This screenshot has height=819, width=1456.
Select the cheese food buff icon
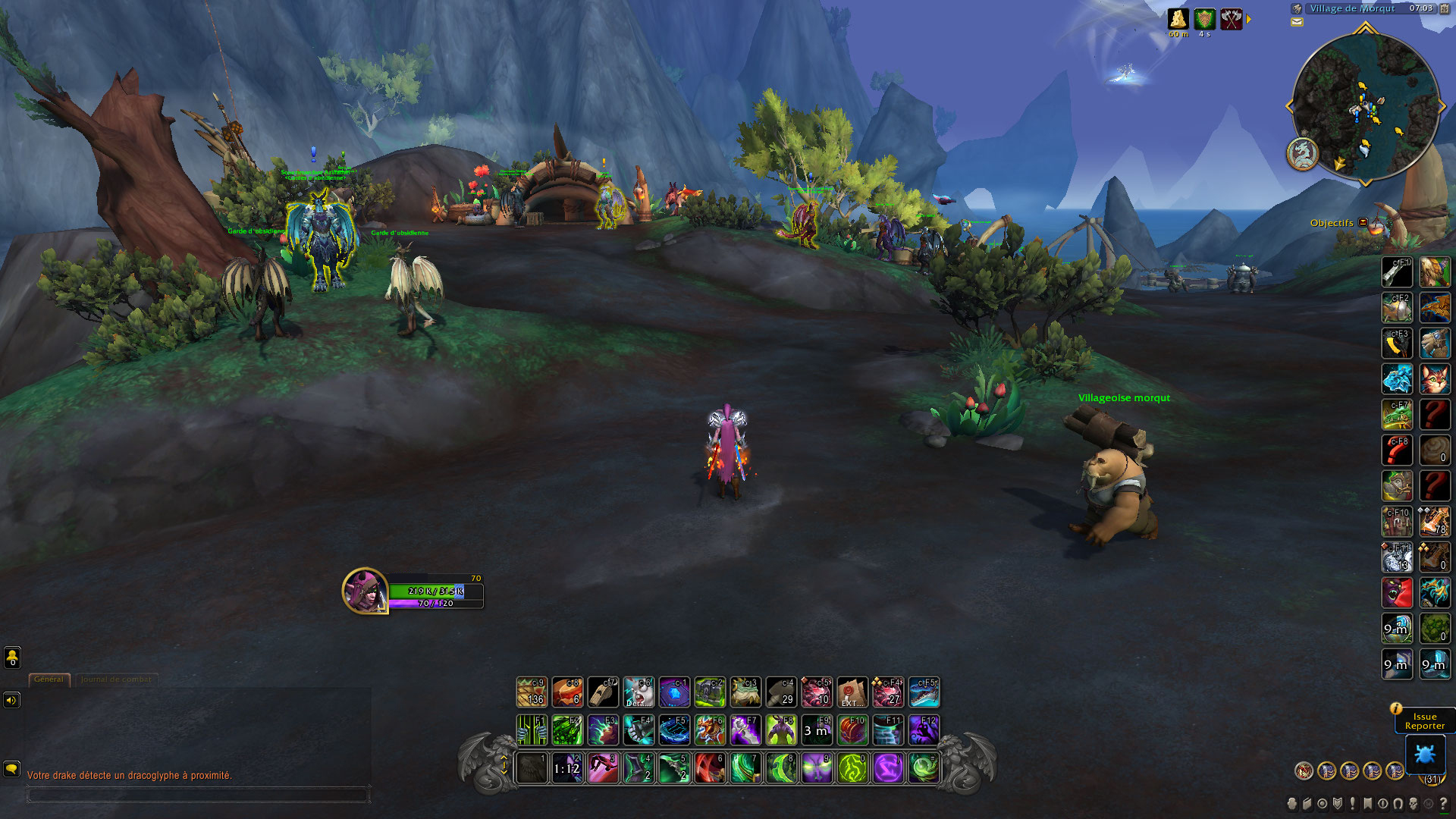point(1178,19)
